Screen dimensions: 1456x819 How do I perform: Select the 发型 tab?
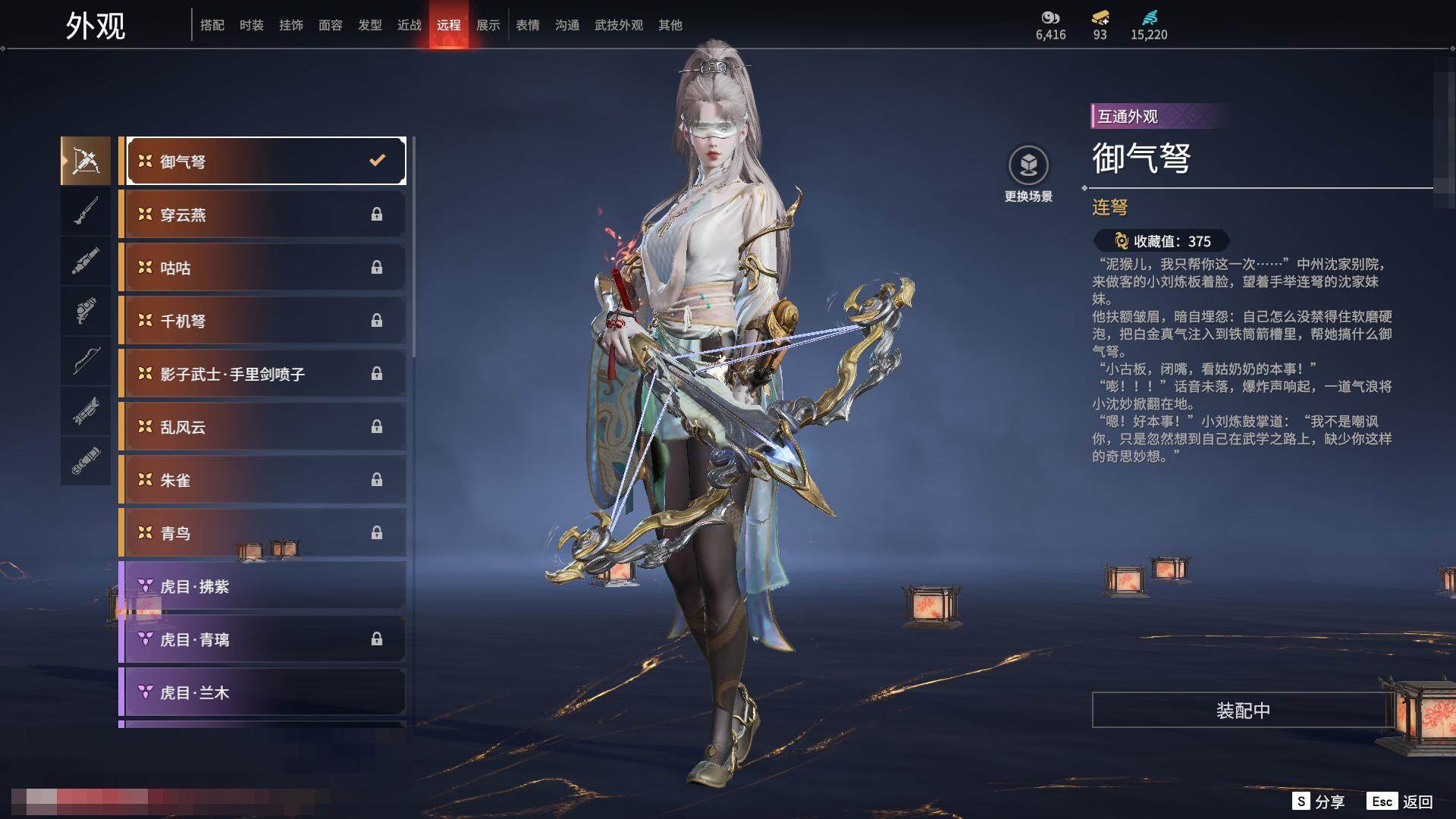369,25
